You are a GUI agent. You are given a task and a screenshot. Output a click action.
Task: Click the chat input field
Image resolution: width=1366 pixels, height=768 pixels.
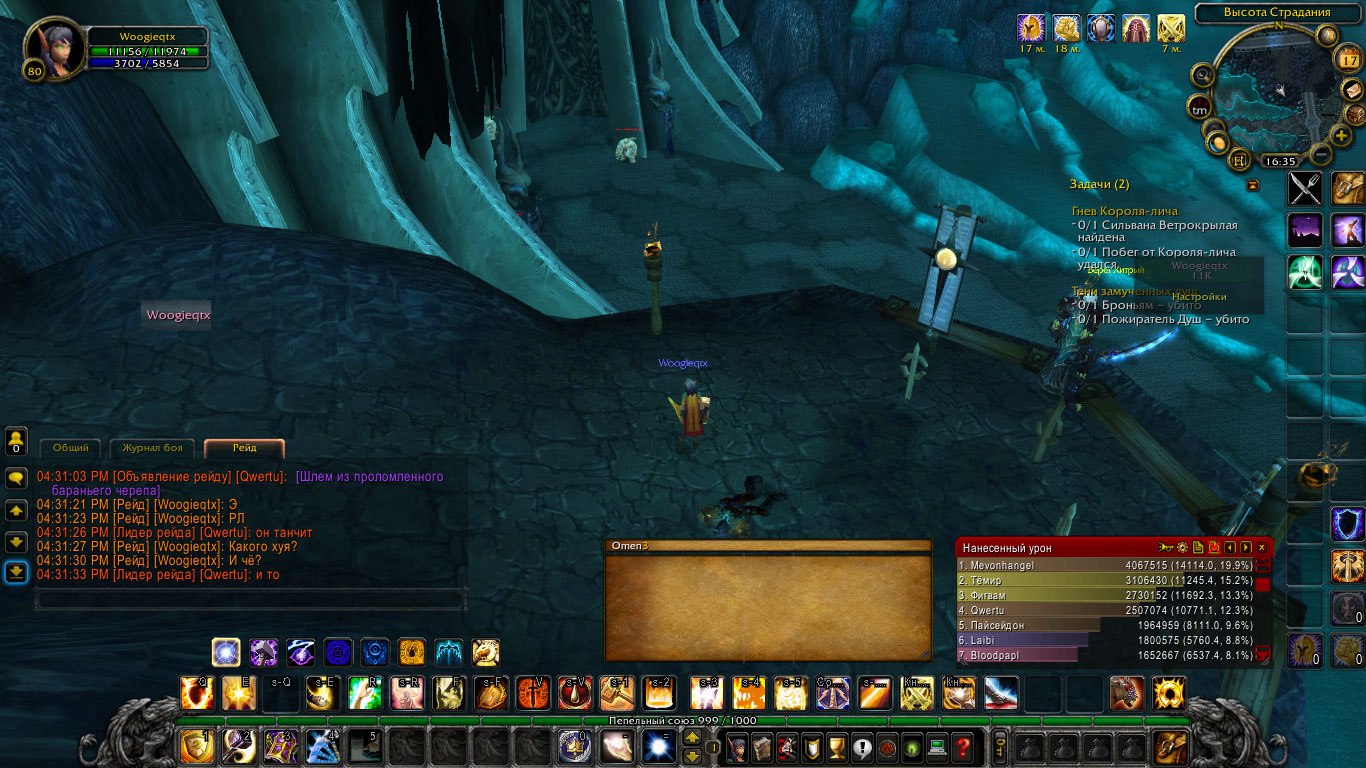250,599
